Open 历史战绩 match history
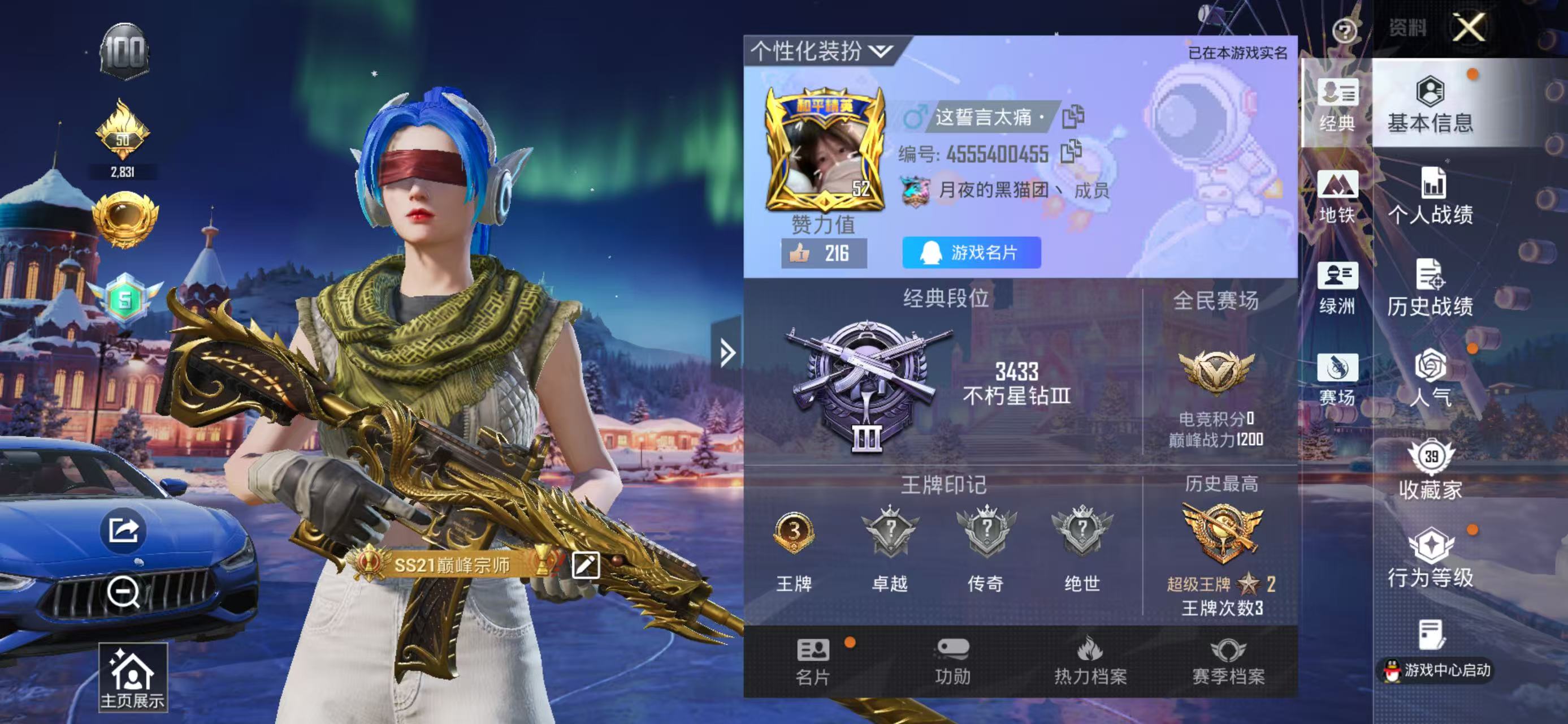 (x=1431, y=288)
